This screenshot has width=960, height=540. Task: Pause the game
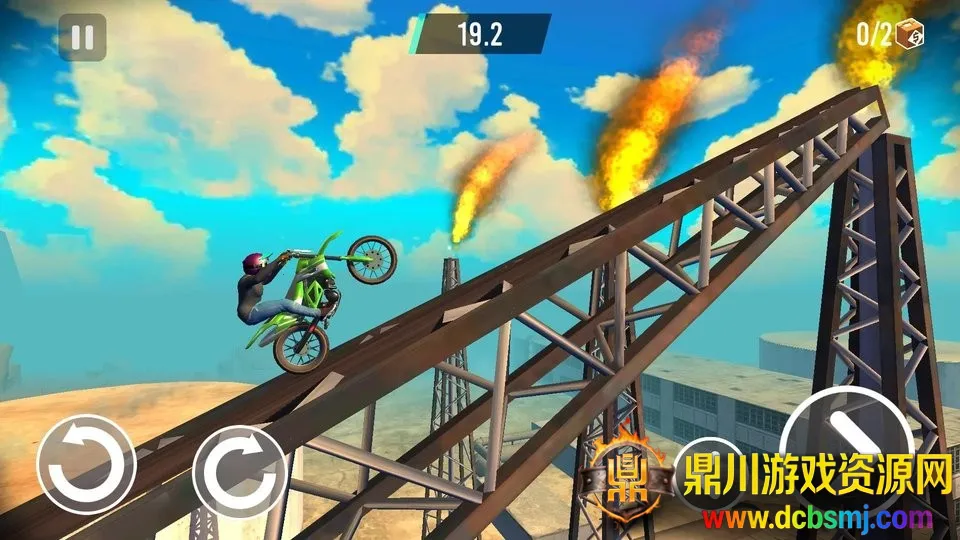[x=82, y=38]
